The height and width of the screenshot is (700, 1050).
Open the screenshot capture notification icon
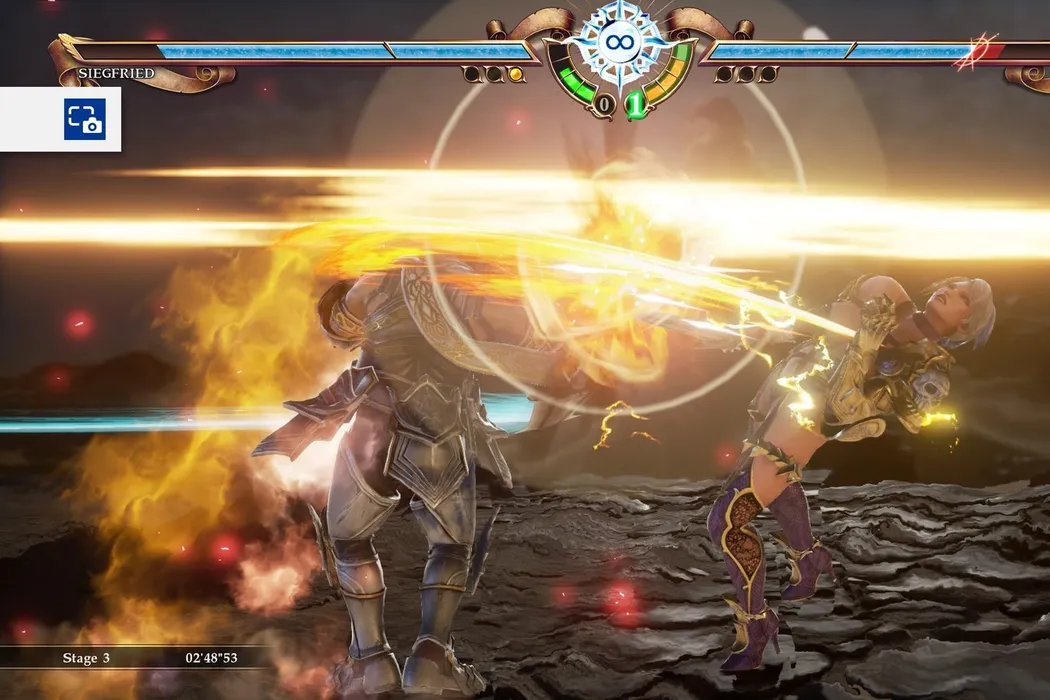(x=85, y=119)
